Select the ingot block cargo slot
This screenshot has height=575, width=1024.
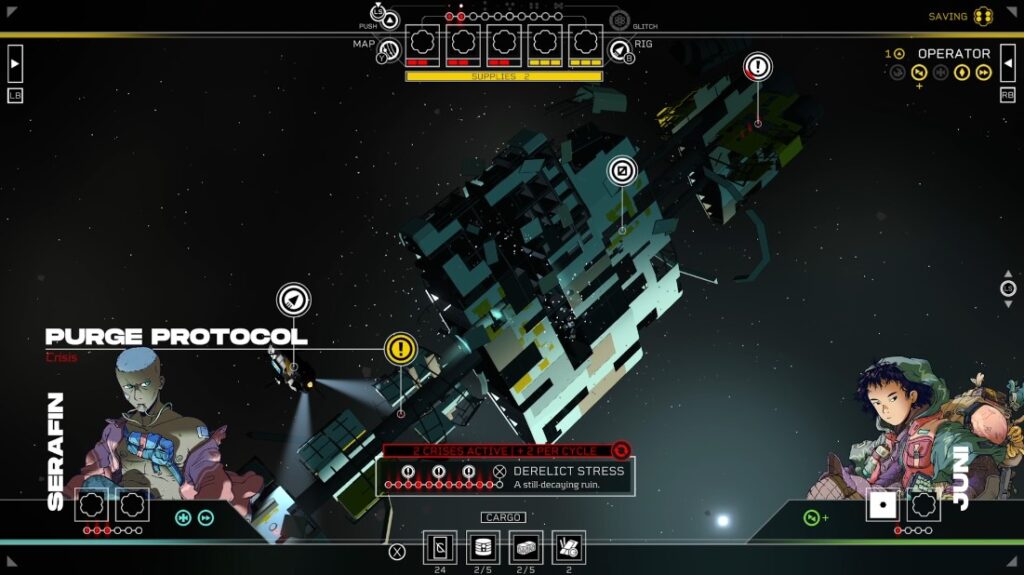pos(526,547)
